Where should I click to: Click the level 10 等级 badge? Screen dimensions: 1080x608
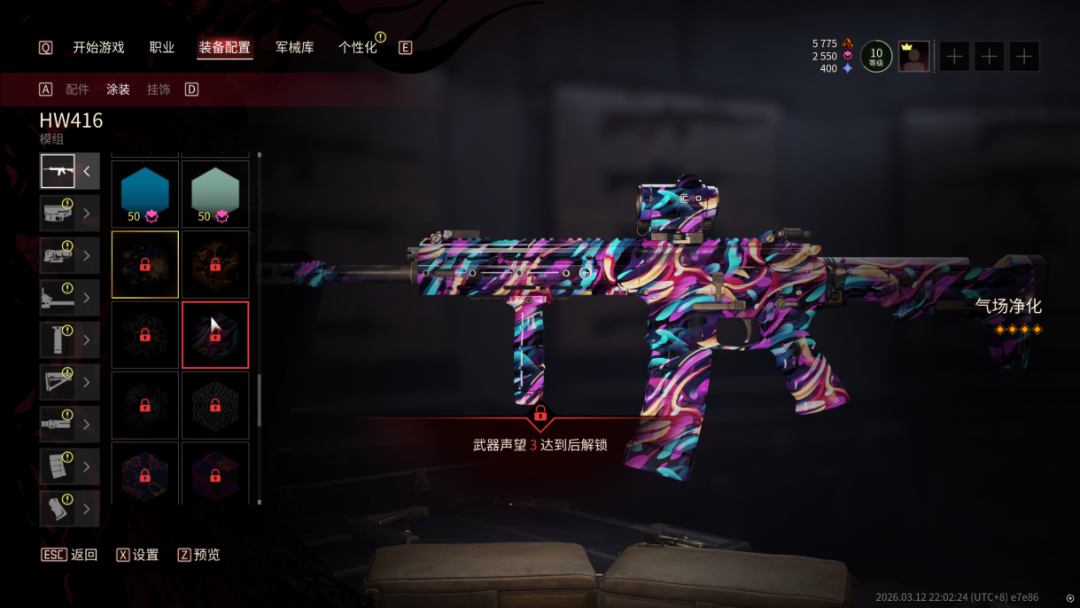(x=876, y=56)
